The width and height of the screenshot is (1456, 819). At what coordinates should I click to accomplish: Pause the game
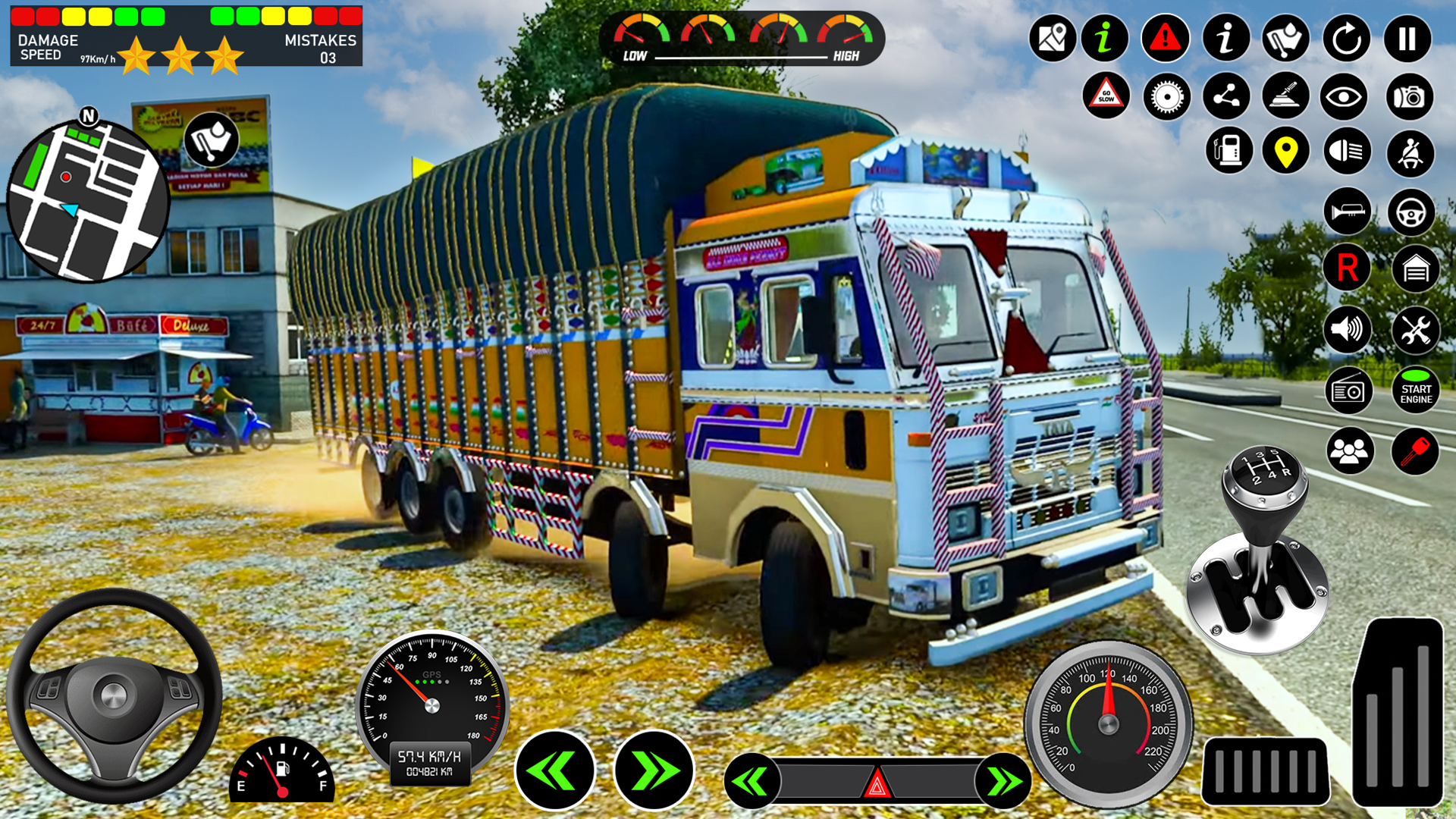tap(1409, 38)
